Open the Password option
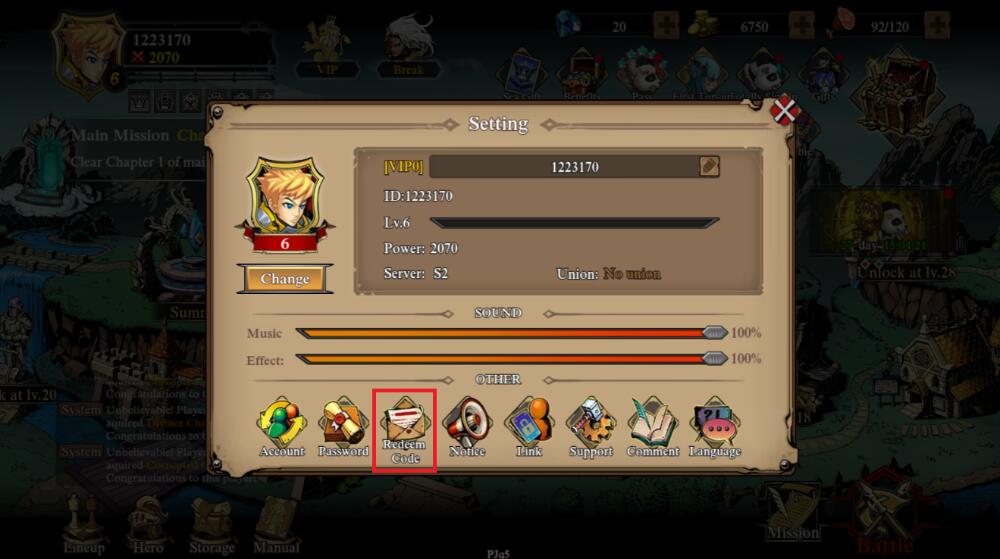The width and height of the screenshot is (1000, 559). 343,427
